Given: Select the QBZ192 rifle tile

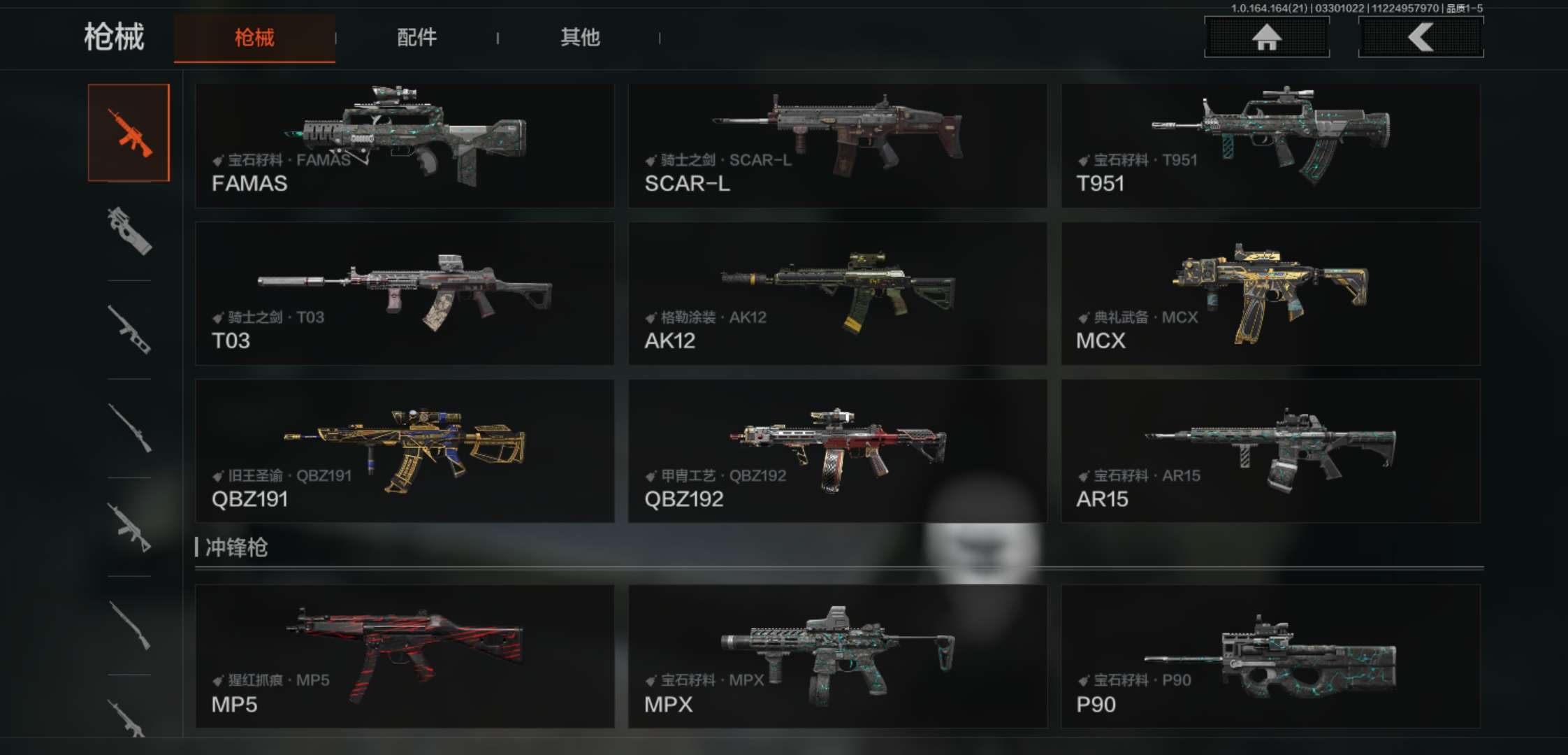Looking at the screenshot, I should click(837, 451).
